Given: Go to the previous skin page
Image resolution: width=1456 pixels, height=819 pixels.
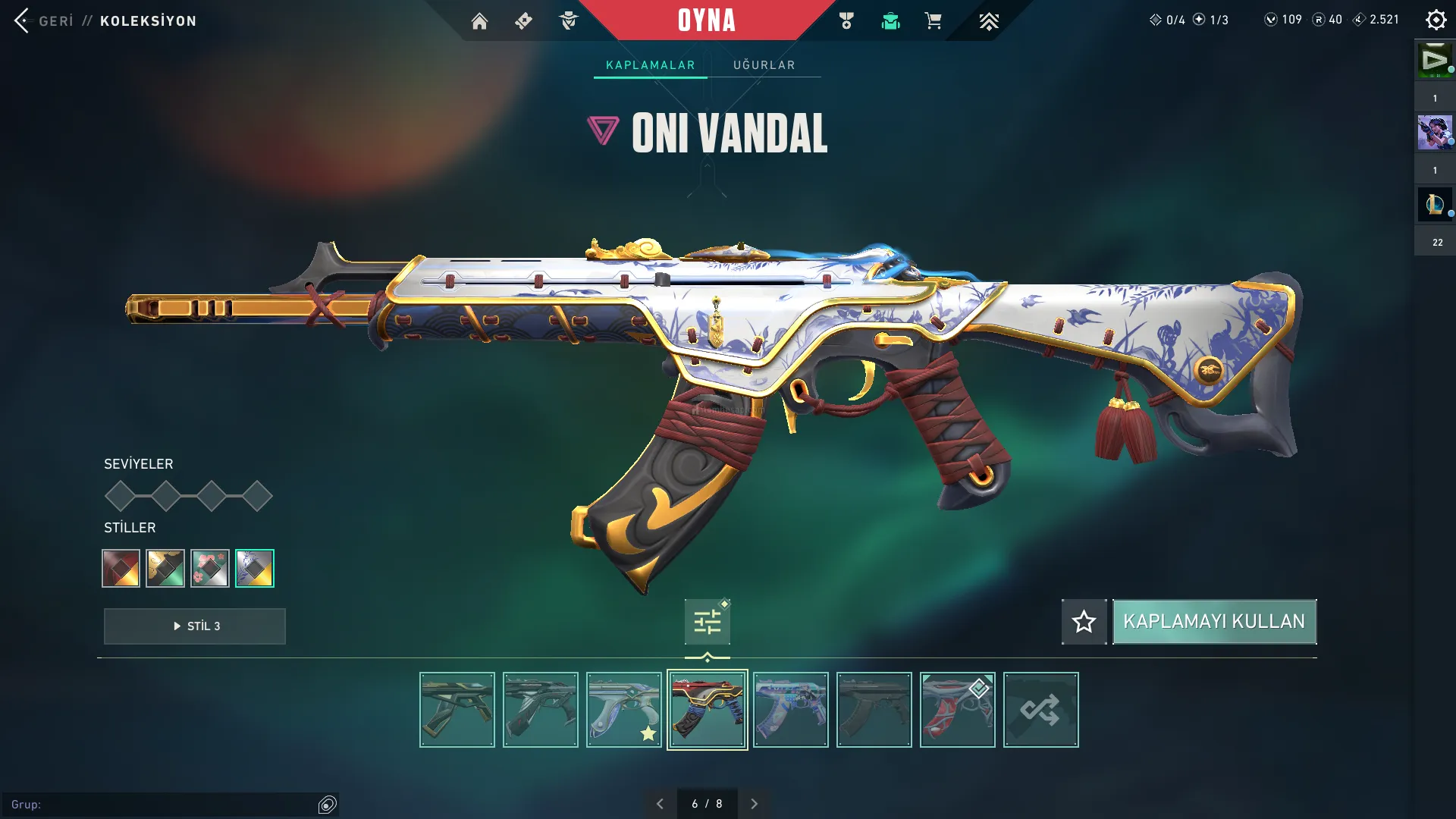Looking at the screenshot, I should point(660,804).
